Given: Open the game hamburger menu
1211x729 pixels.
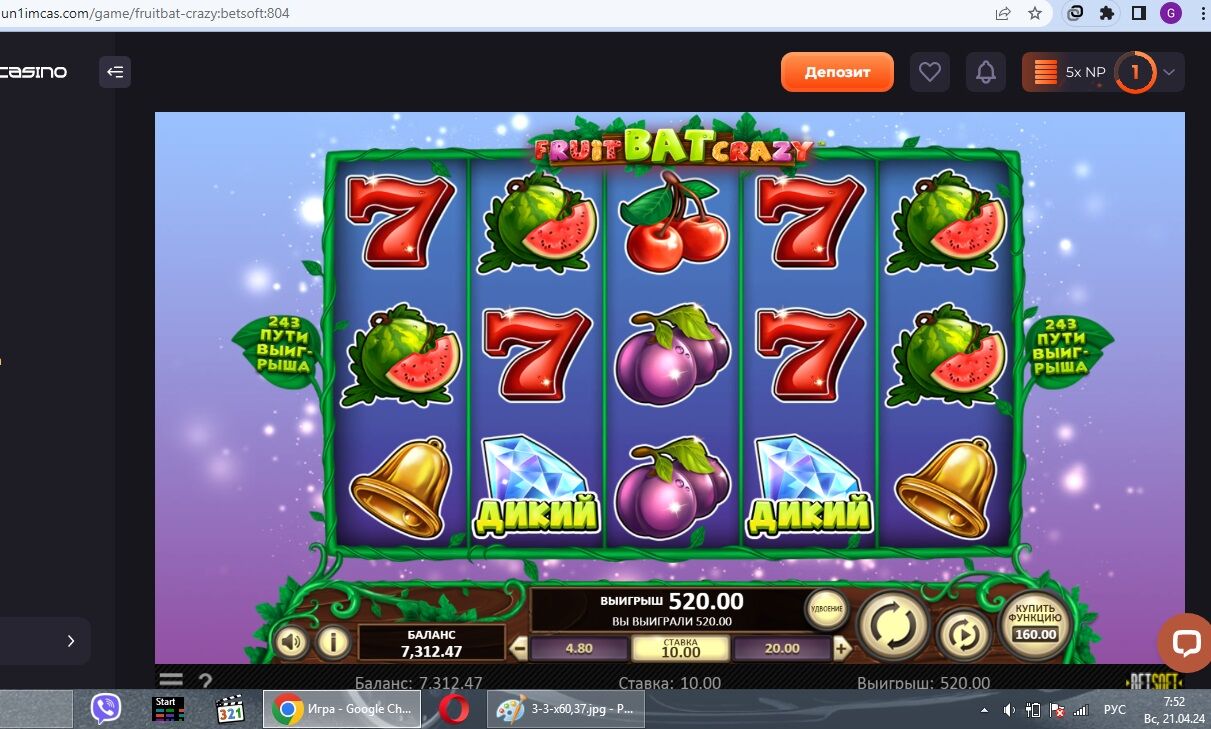Looking at the screenshot, I should pos(171,682).
